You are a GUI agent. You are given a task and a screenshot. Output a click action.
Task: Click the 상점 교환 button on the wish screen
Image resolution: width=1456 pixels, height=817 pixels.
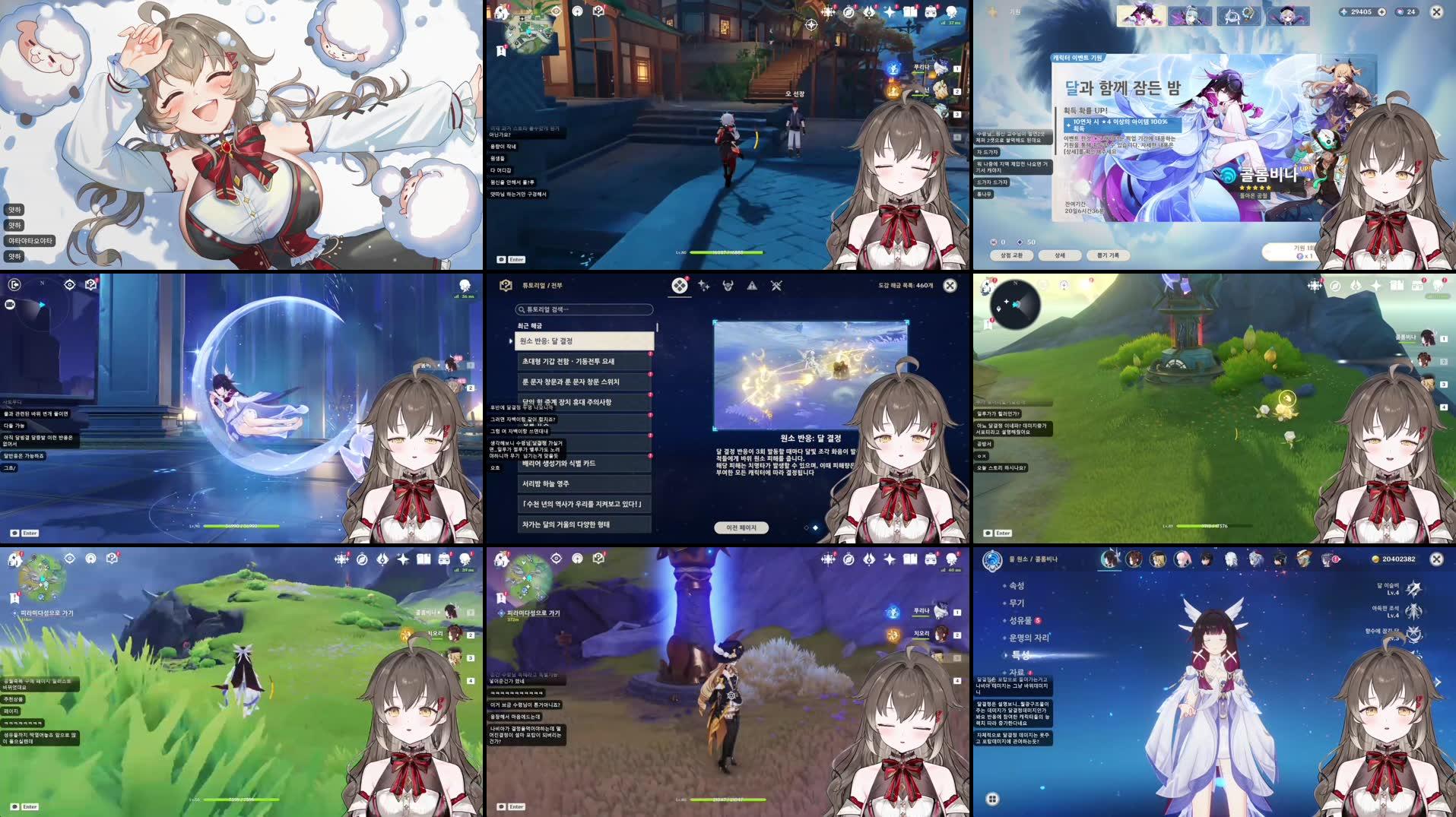tap(1013, 256)
